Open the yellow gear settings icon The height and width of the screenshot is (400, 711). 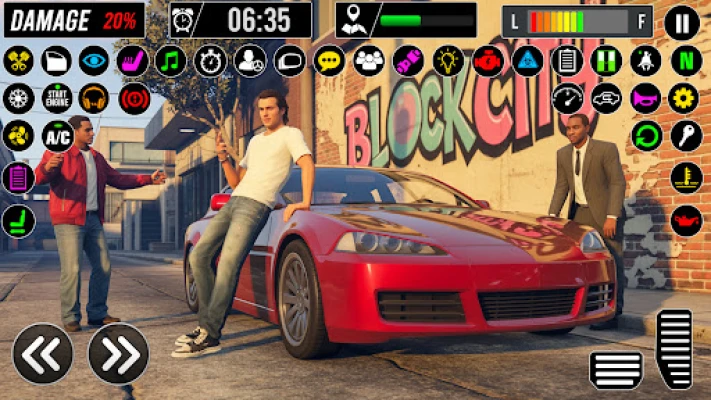685,98
